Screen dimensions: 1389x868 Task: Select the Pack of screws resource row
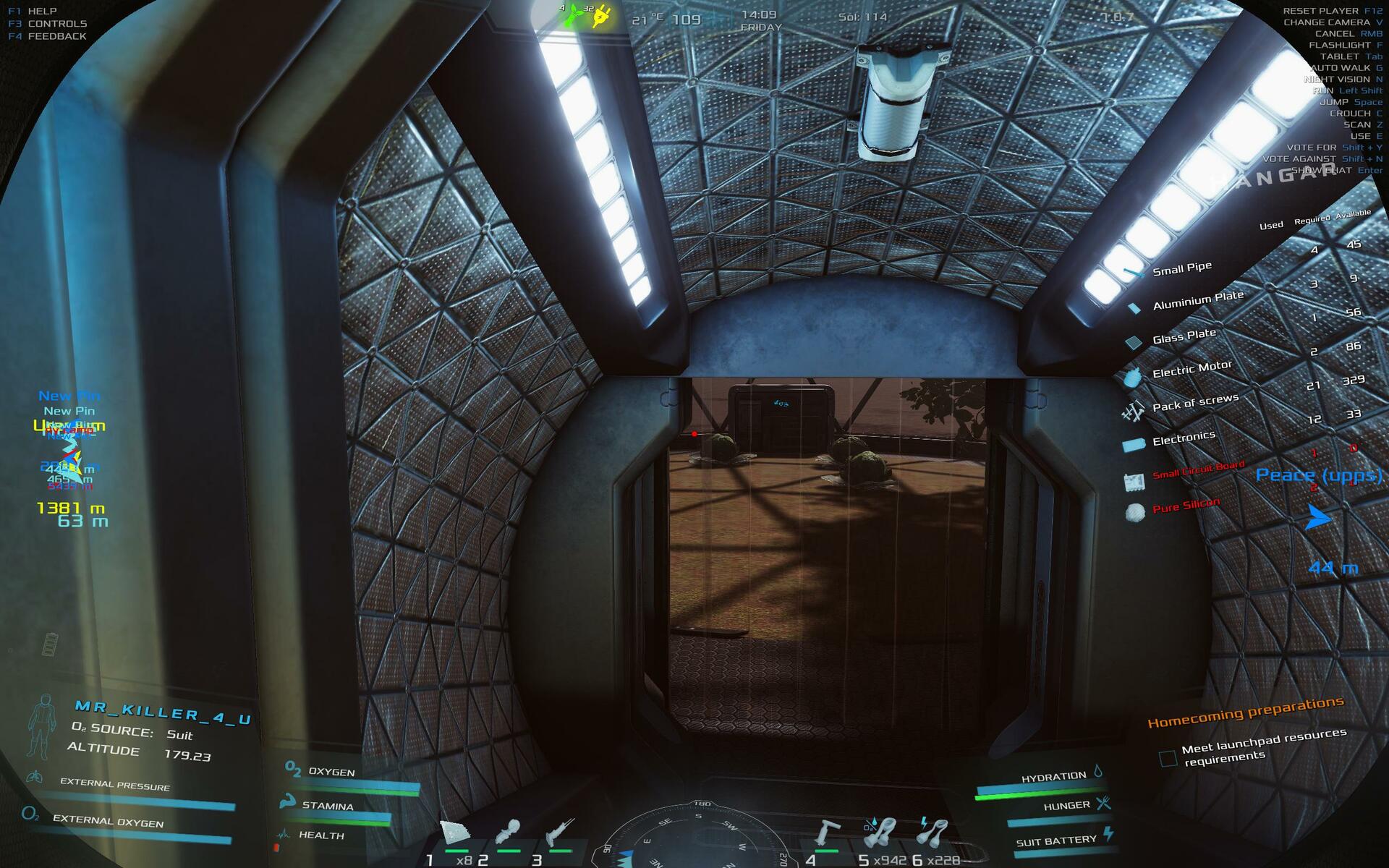coord(1195,403)
